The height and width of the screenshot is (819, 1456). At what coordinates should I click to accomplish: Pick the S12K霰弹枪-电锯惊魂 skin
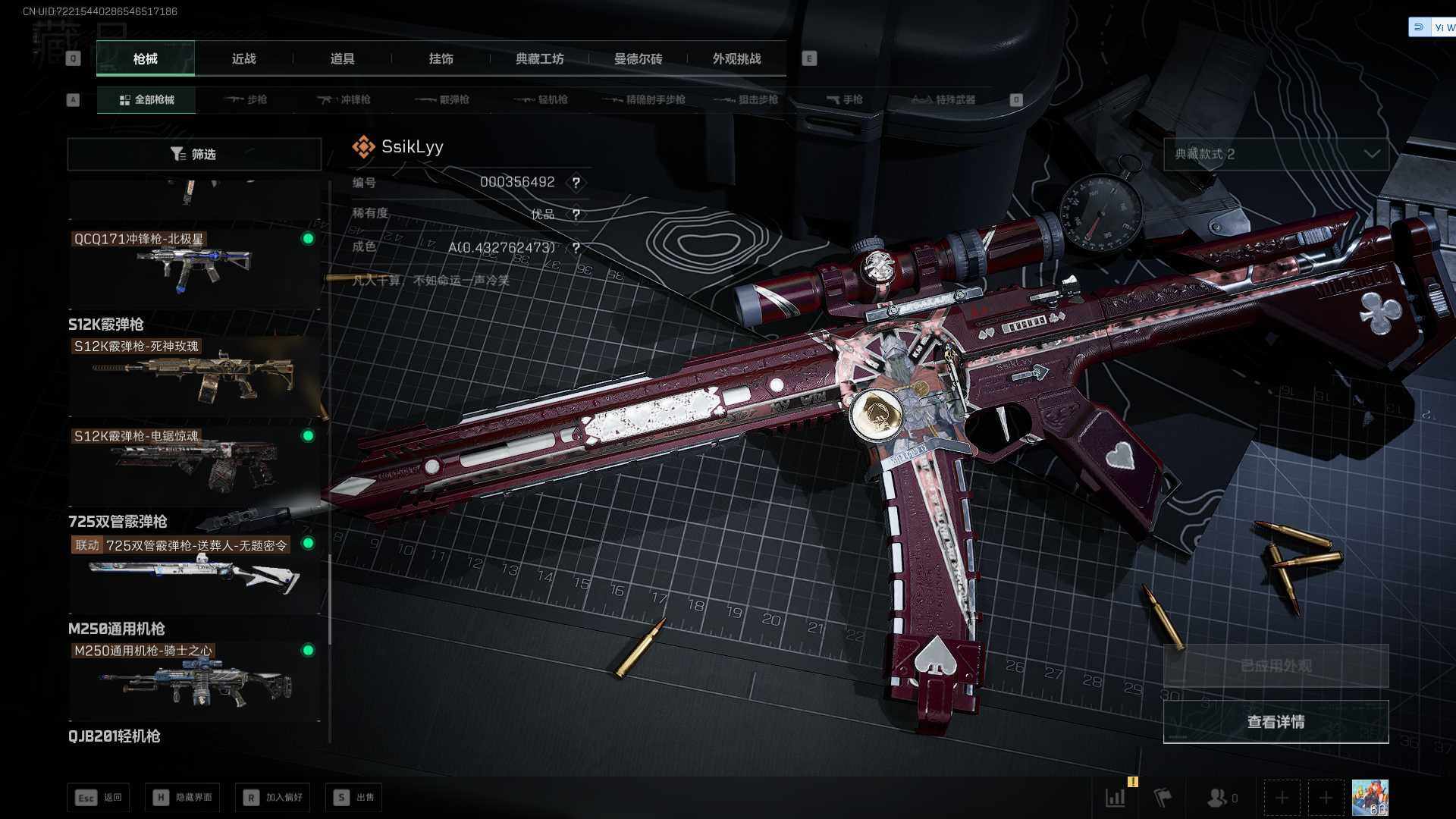pos(193,464)
